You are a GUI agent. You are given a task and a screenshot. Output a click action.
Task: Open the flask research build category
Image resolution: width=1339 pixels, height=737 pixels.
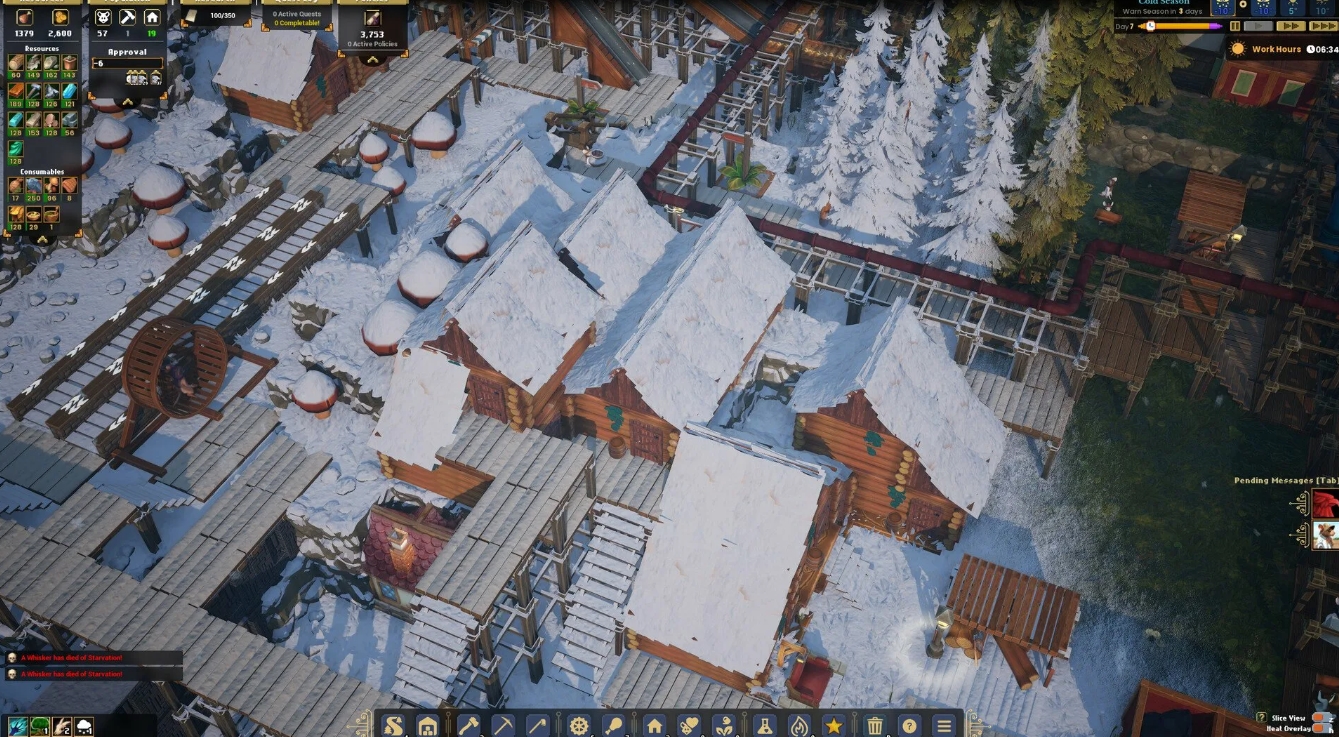coord(764,726)
